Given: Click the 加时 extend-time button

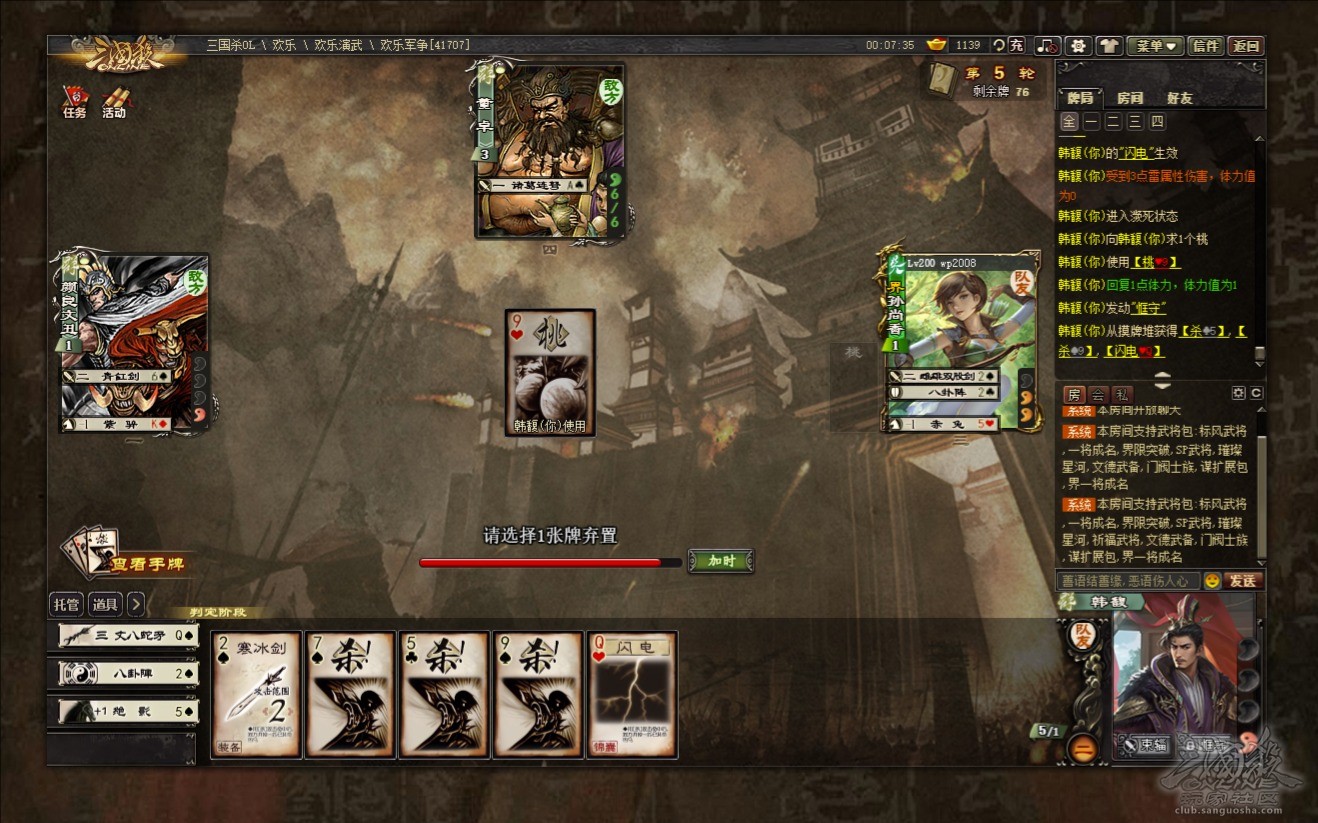Looking at the screenshot, I should point(721,561).
